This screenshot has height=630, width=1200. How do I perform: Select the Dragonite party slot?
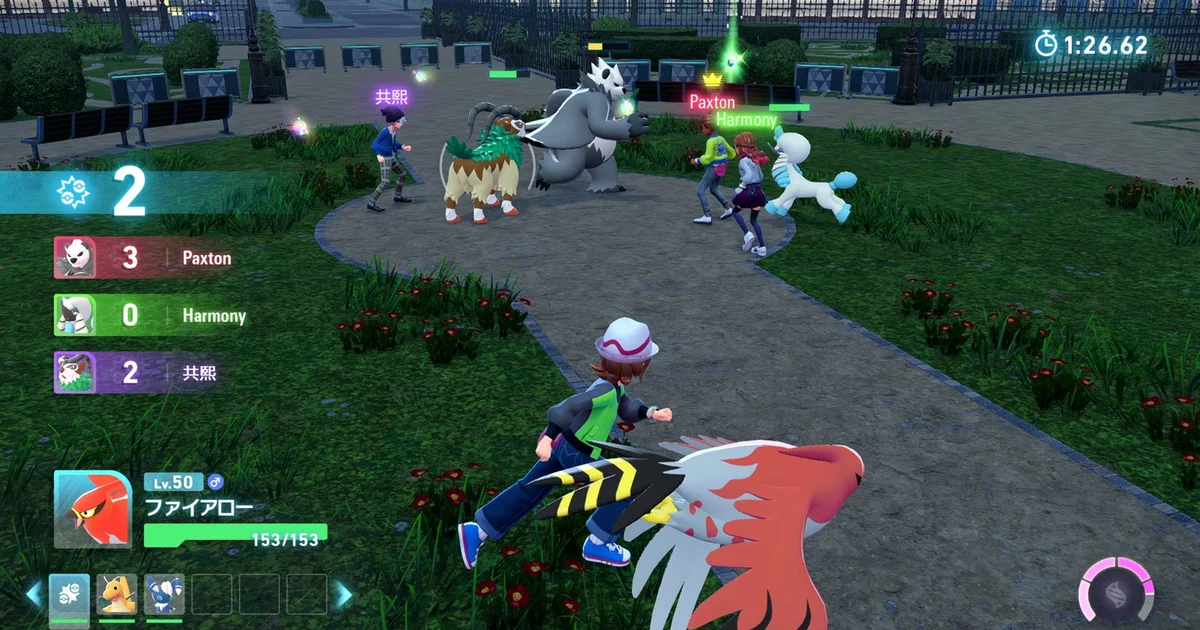pos(117,594)
